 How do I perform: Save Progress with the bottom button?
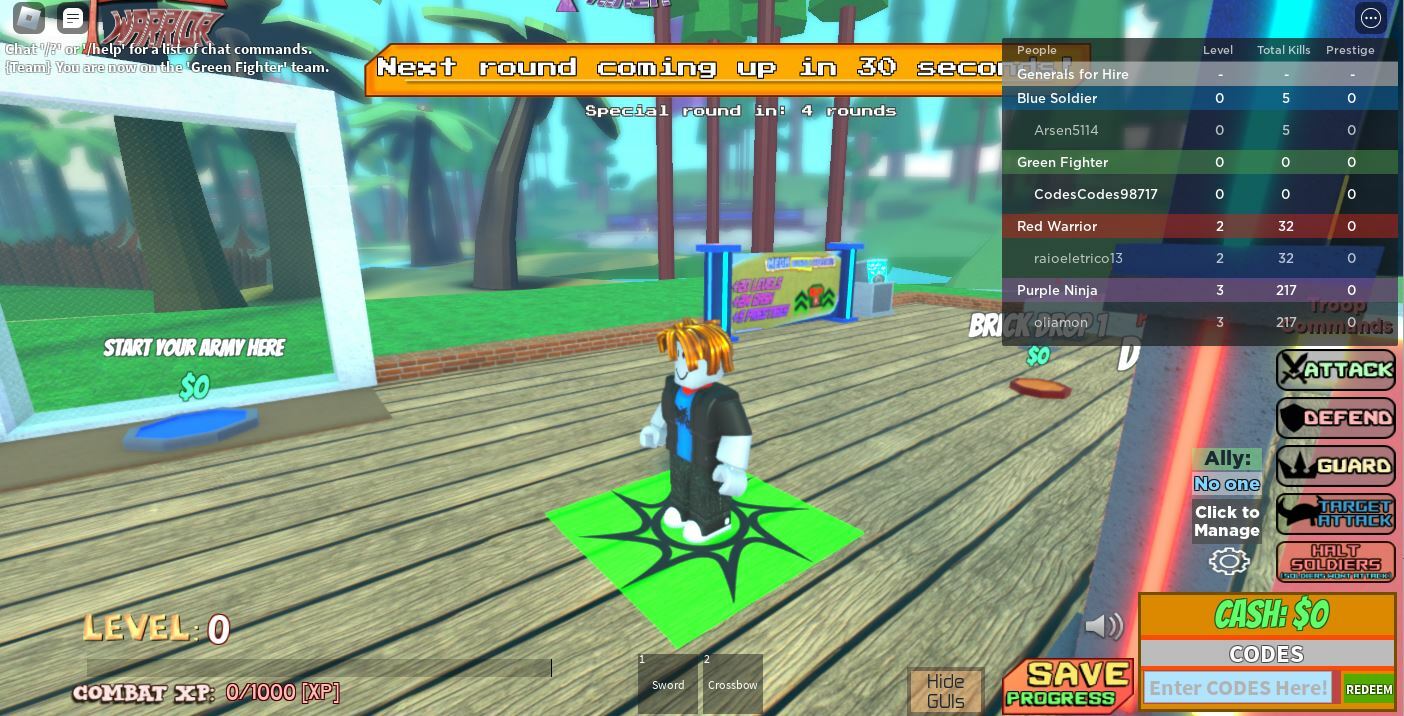(1068, 686)
